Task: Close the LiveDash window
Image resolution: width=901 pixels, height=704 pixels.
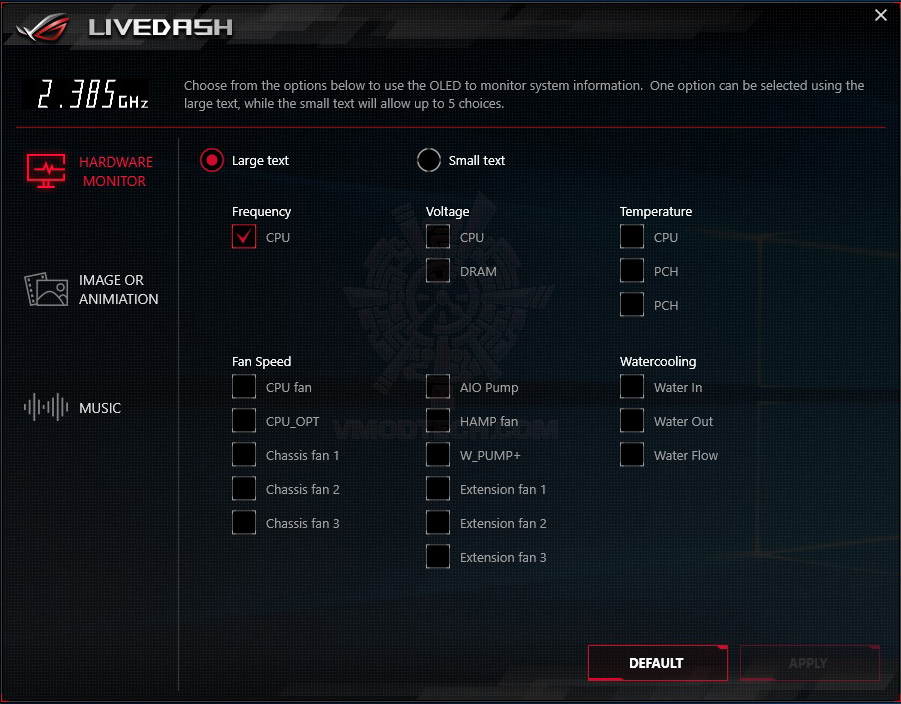Action: tap(880, 15)
